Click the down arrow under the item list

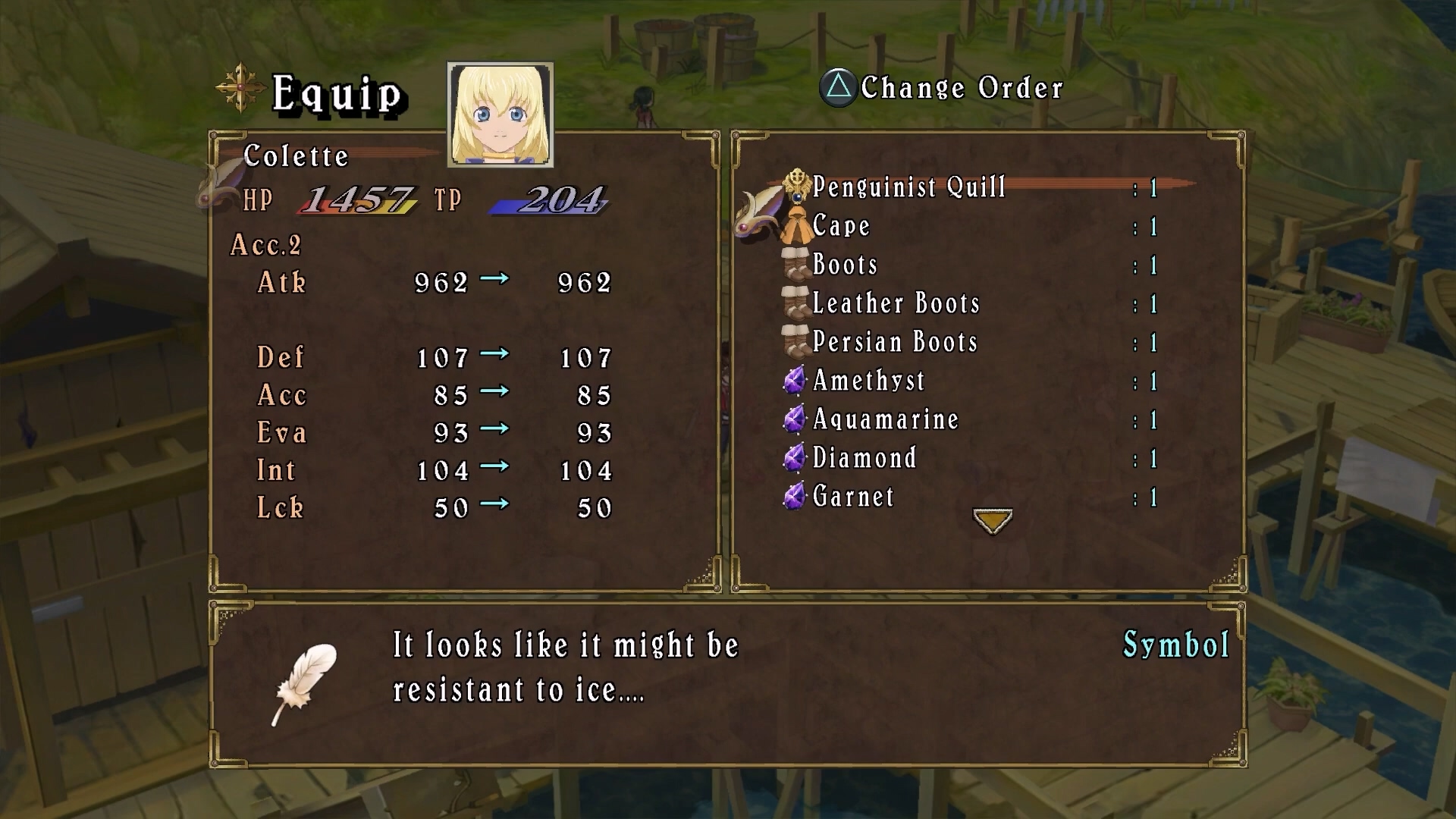click(992, 521)
